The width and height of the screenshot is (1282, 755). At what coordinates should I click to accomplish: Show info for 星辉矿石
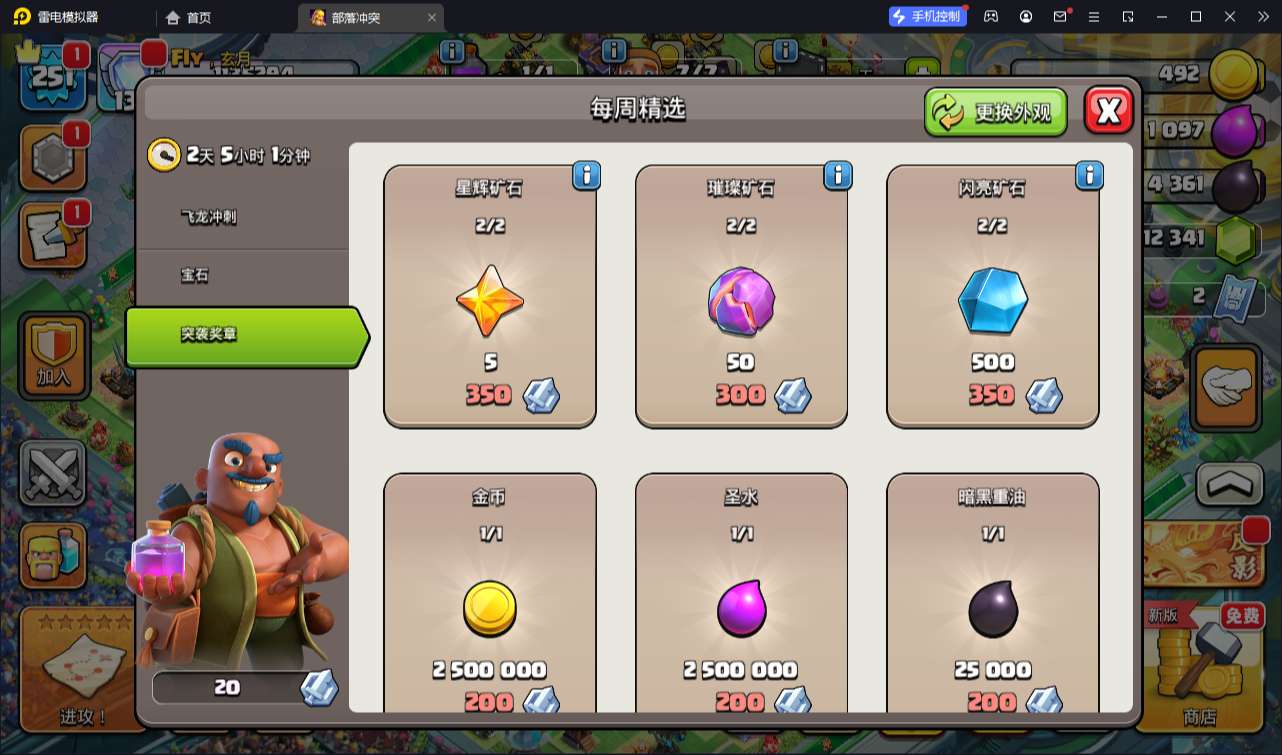tap(587, 176)
